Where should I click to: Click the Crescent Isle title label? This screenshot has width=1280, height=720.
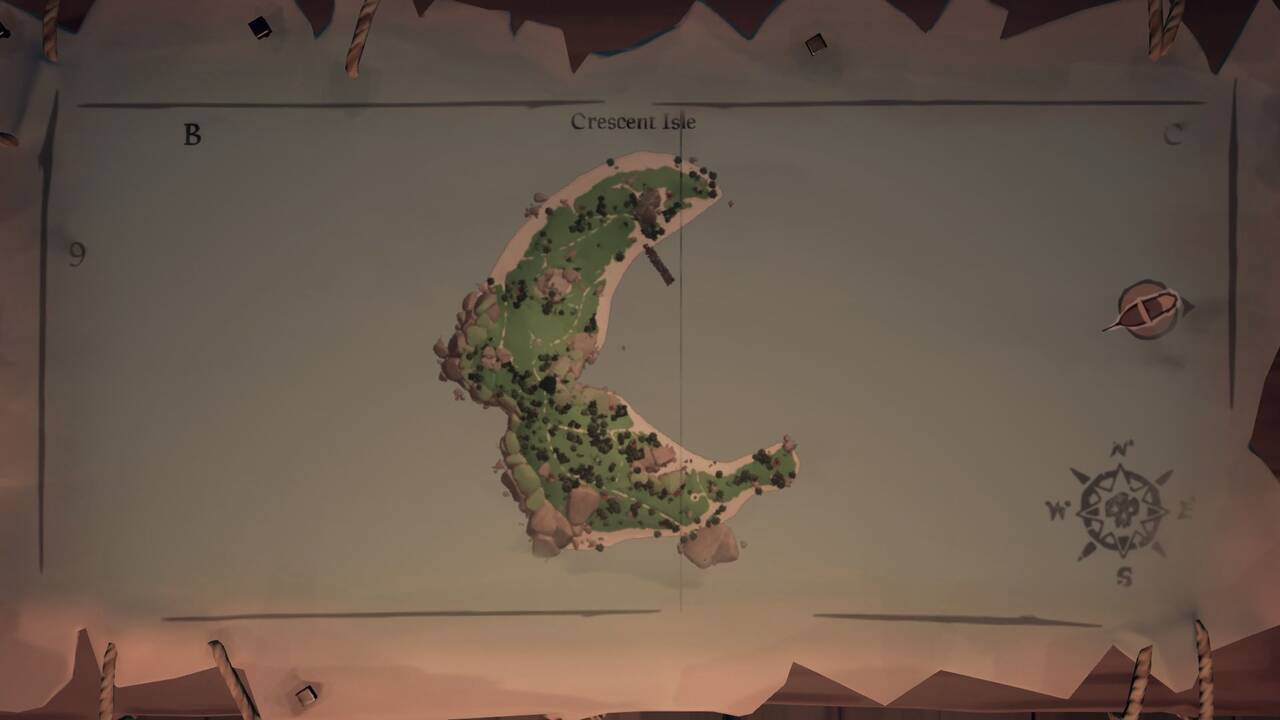(x=634, y=120)
